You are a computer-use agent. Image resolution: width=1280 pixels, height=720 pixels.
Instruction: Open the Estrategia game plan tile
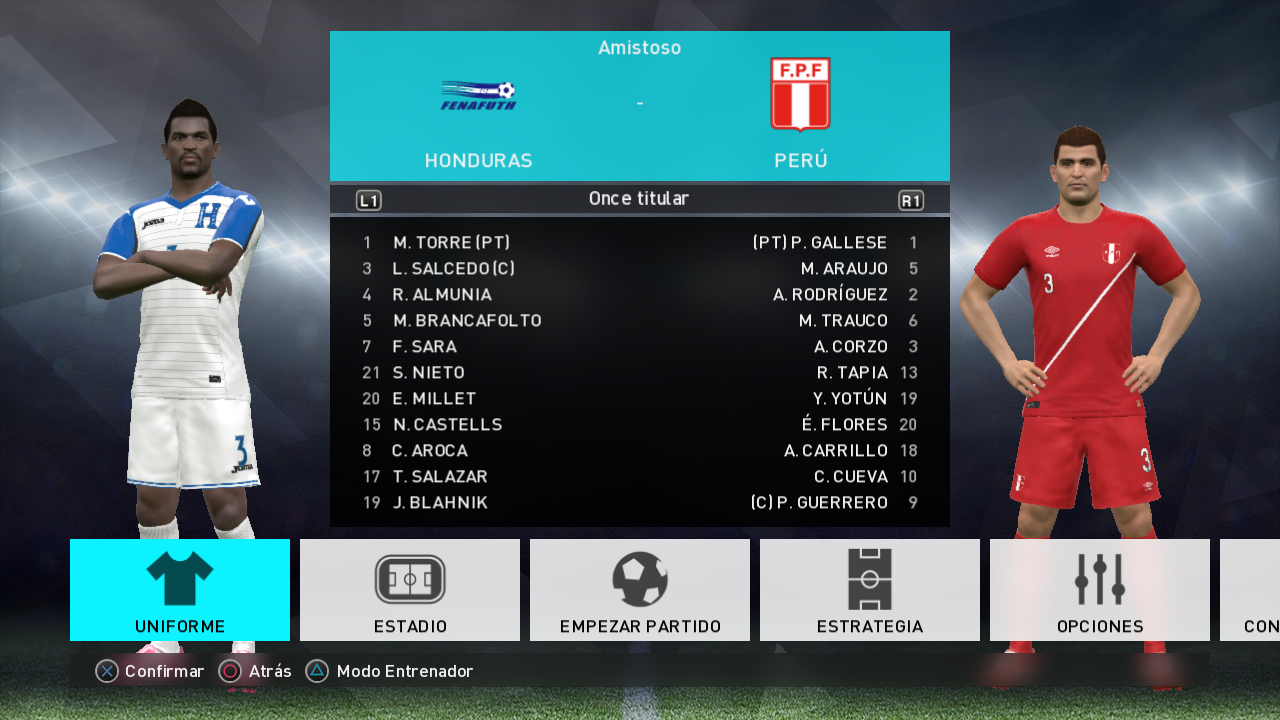click(870, 590)
